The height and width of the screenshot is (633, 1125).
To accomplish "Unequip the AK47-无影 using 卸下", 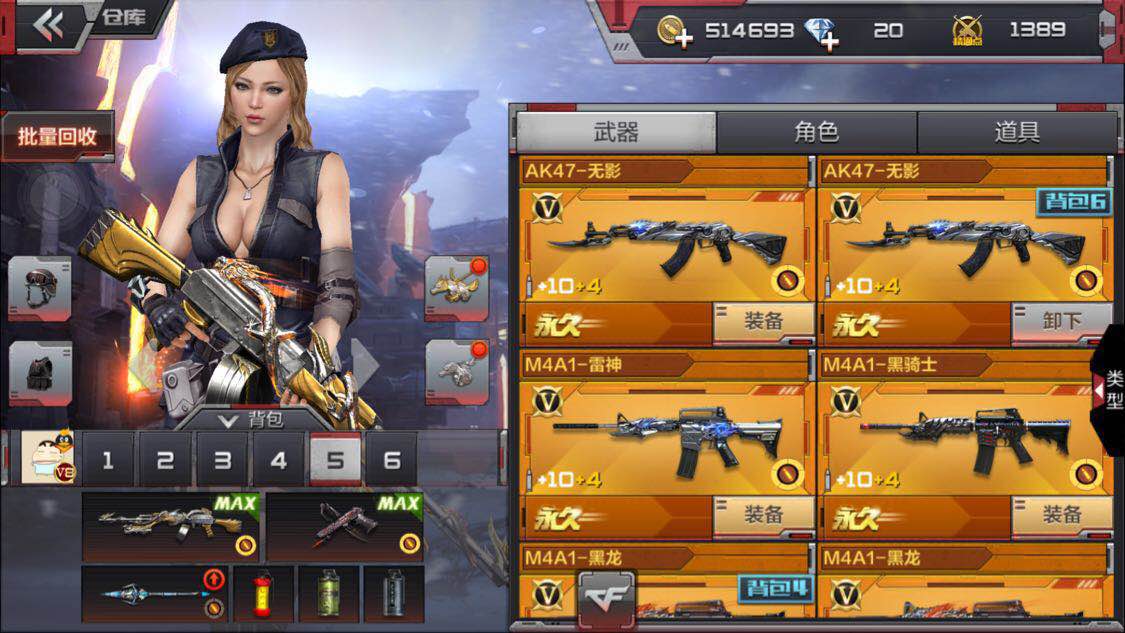I will tap(1061, 322).
